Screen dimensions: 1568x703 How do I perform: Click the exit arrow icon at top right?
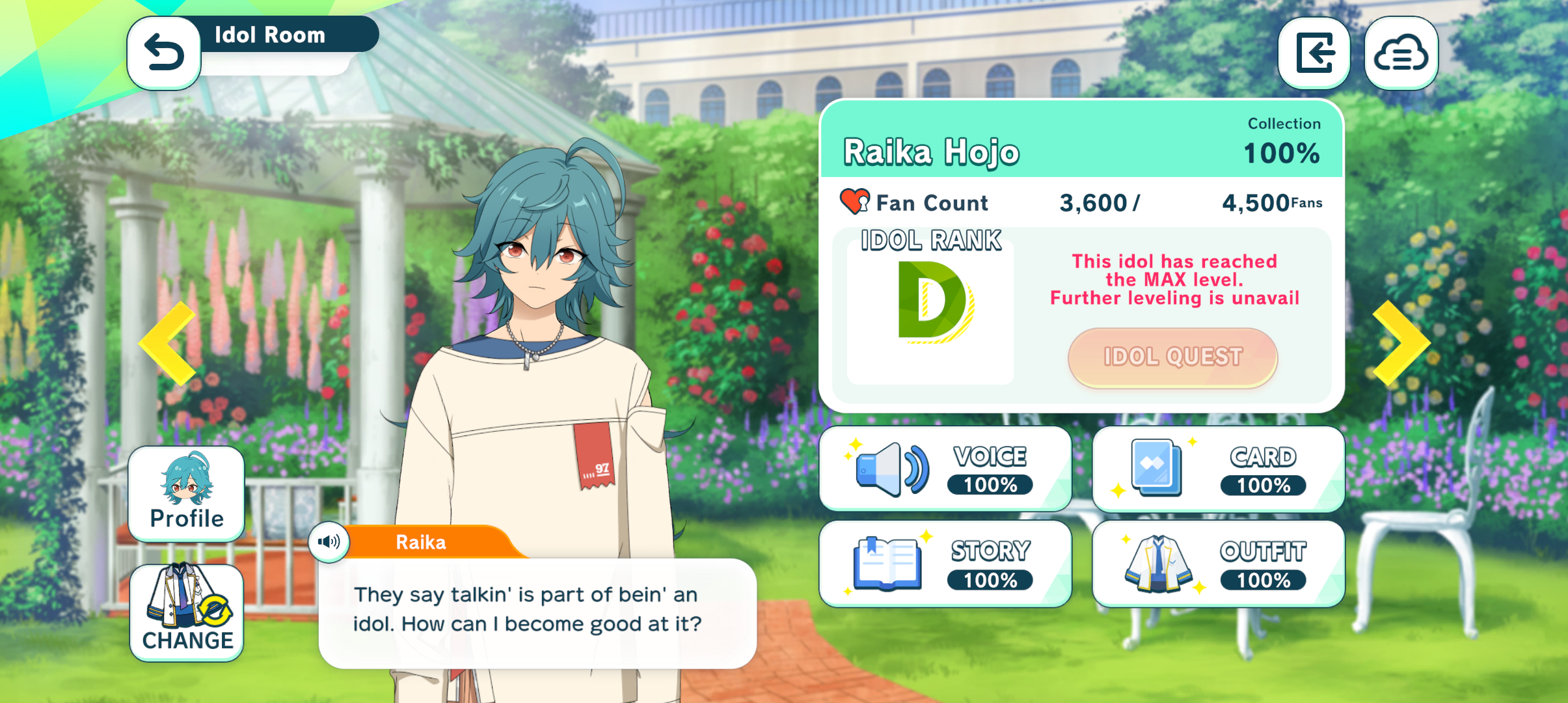pyautogui.click(x=1314, y=53)
